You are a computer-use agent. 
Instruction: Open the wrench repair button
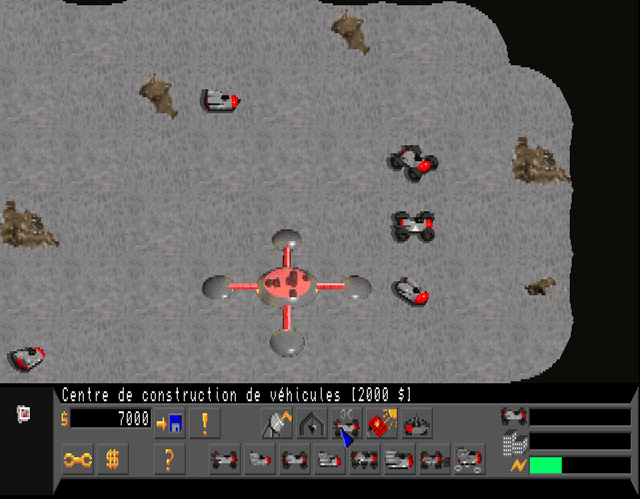click(78, 460)
